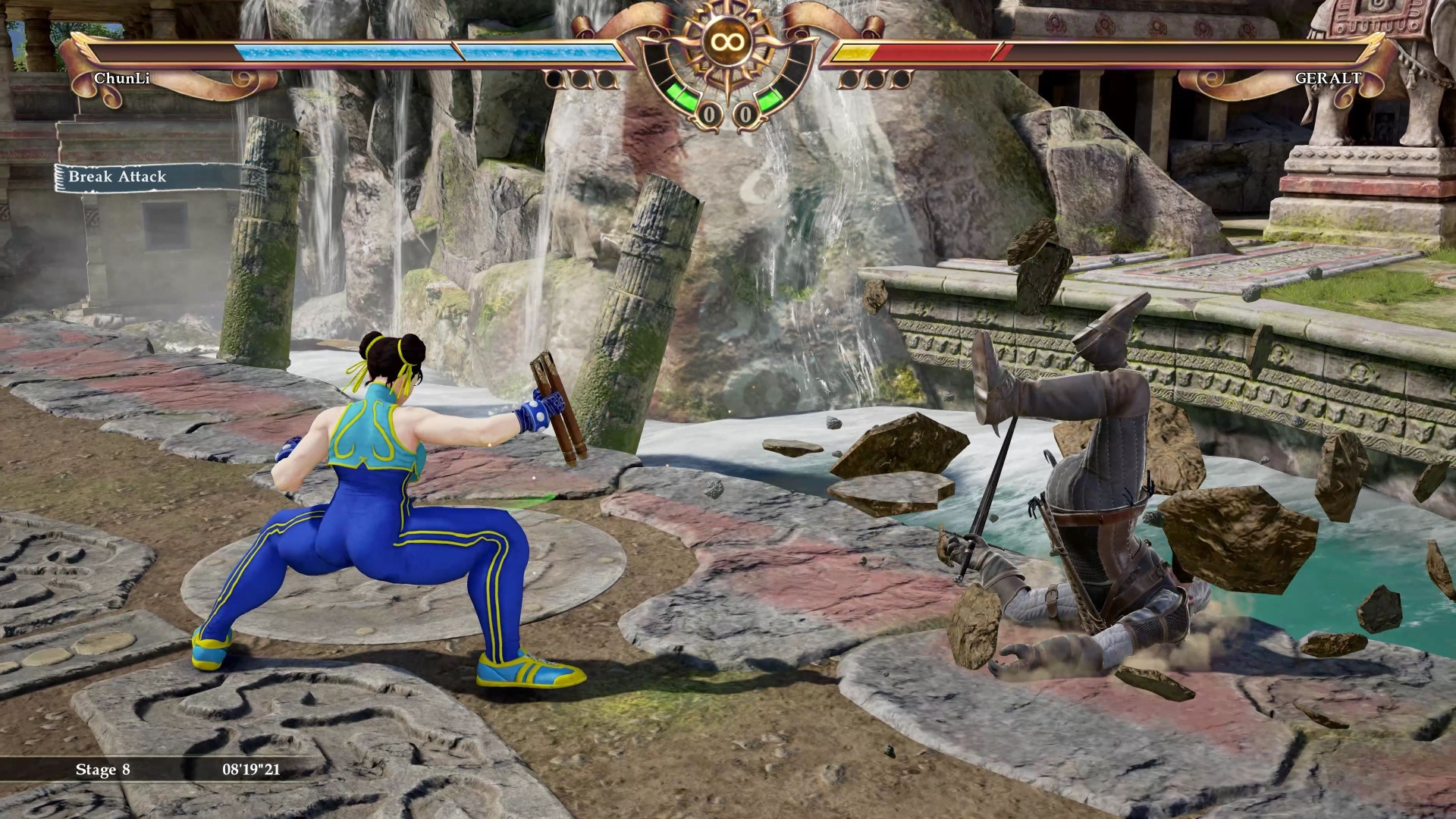Click ChunLi's third round-win orb
The height and width of the screenshot is (819, 1456).
[605, 79]
